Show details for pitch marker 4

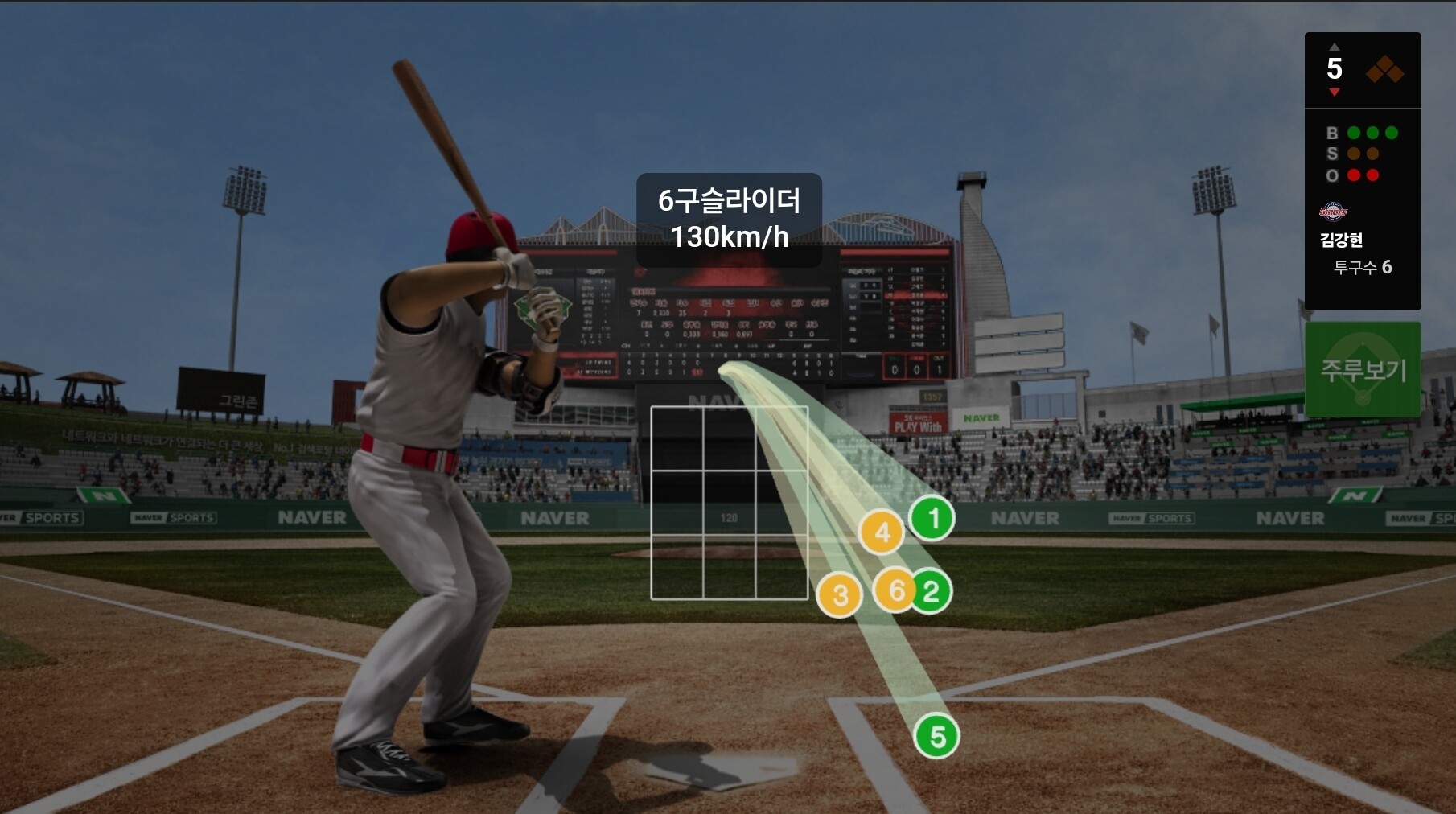point(882,532)
